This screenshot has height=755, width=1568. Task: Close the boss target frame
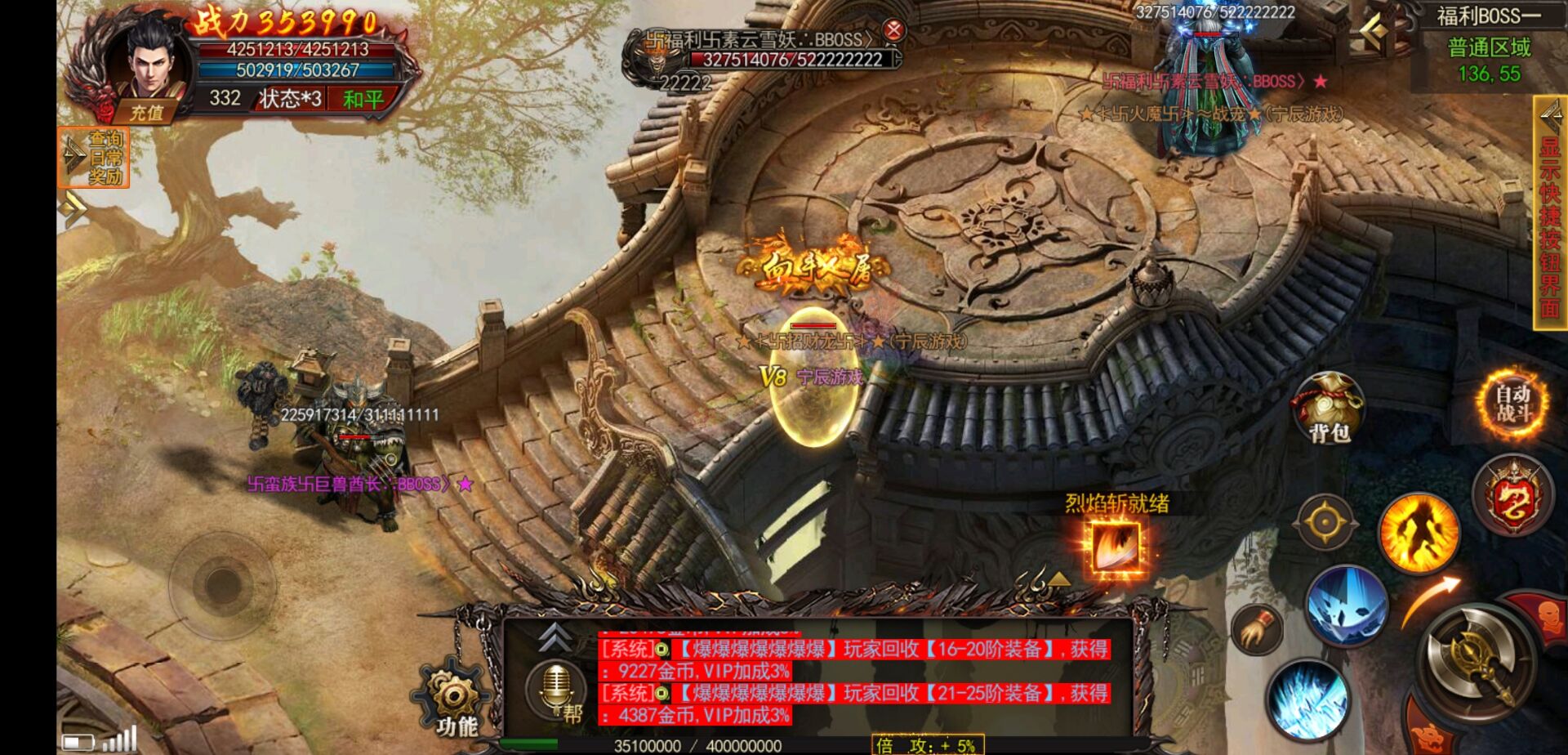click(894, 30)
